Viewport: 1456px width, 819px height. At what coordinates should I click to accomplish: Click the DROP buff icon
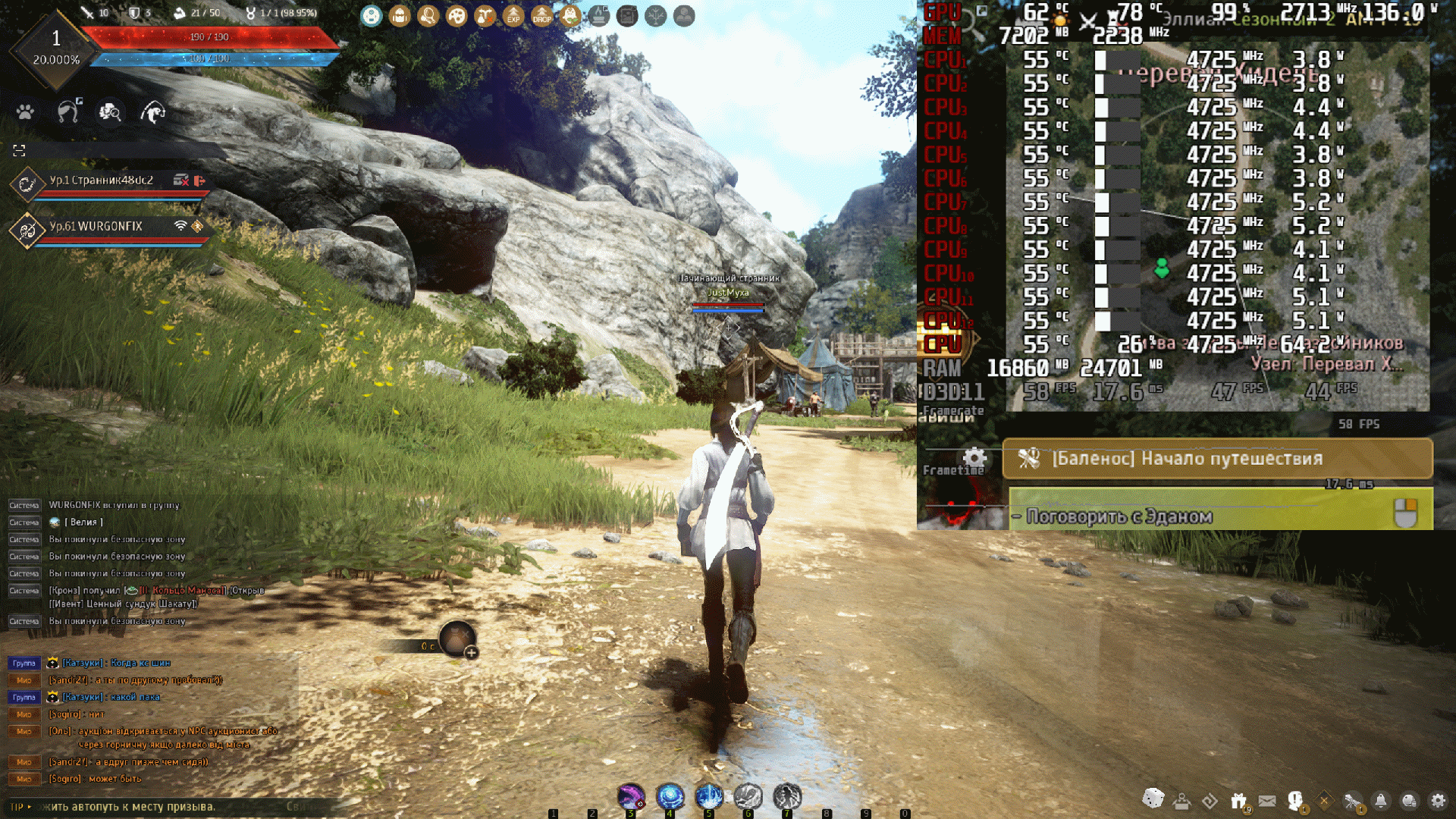[x=541, y=16]
